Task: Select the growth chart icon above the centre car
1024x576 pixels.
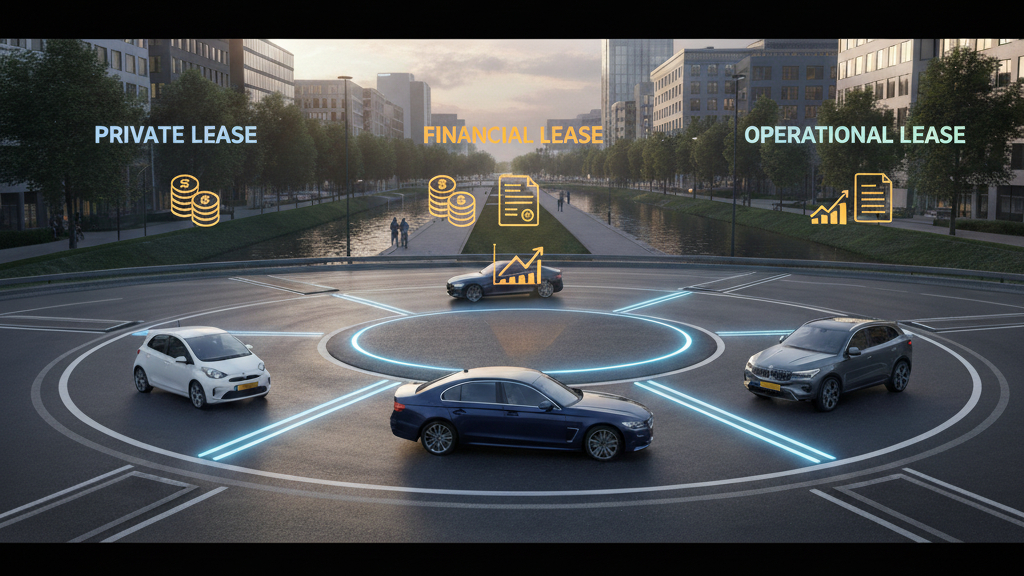Action: 518,266
